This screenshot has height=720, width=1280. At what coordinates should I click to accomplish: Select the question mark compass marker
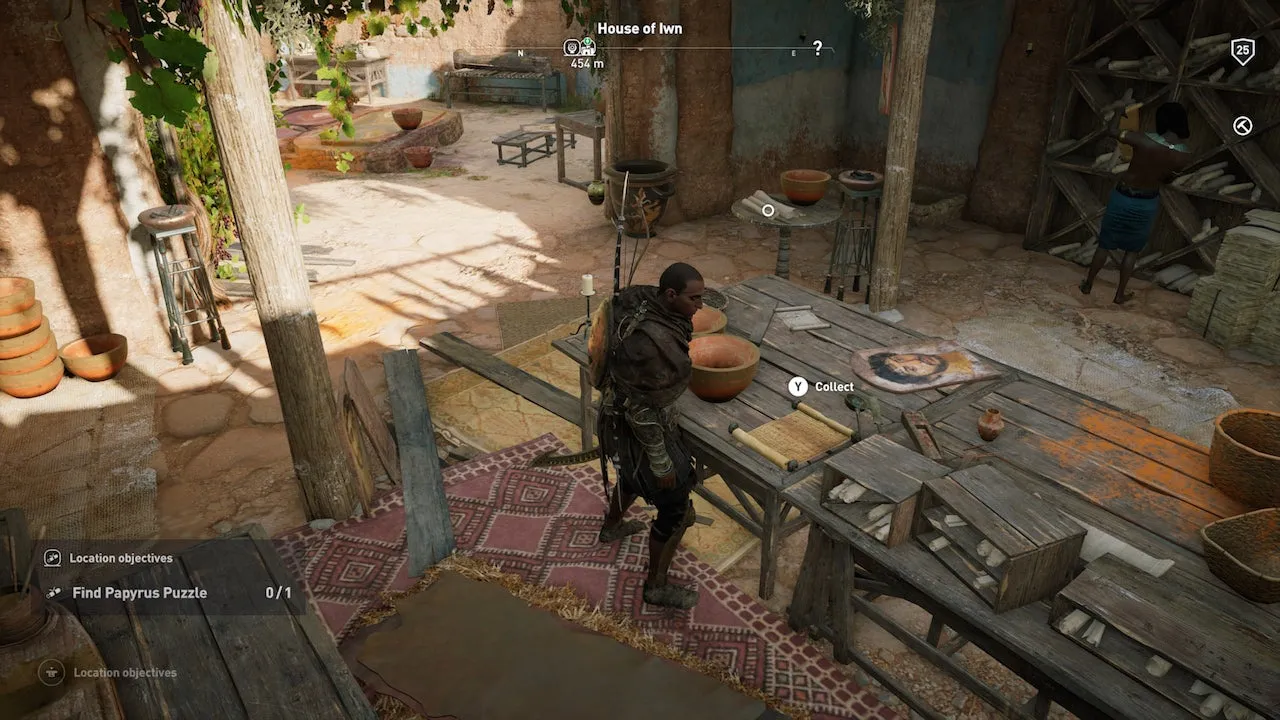click(817, 48)
